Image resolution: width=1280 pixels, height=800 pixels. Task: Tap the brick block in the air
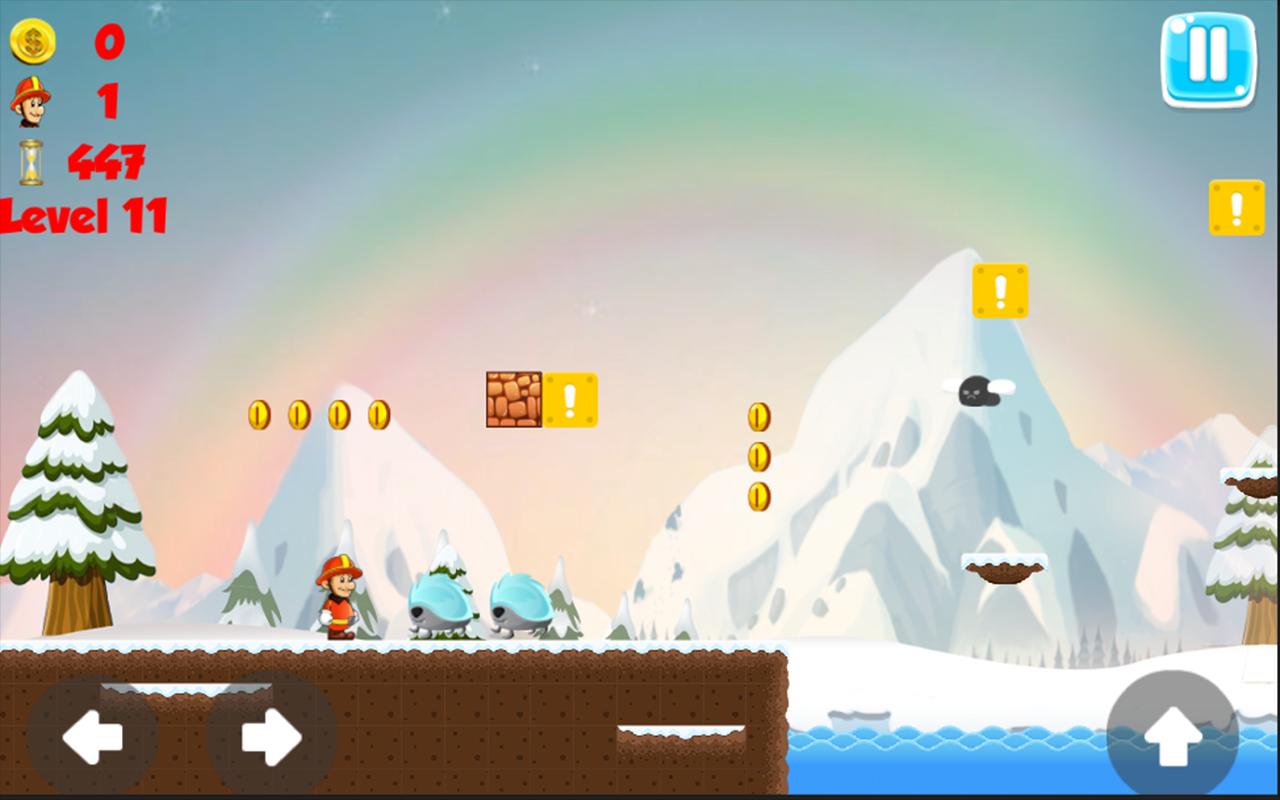click(x=512, y=398)
